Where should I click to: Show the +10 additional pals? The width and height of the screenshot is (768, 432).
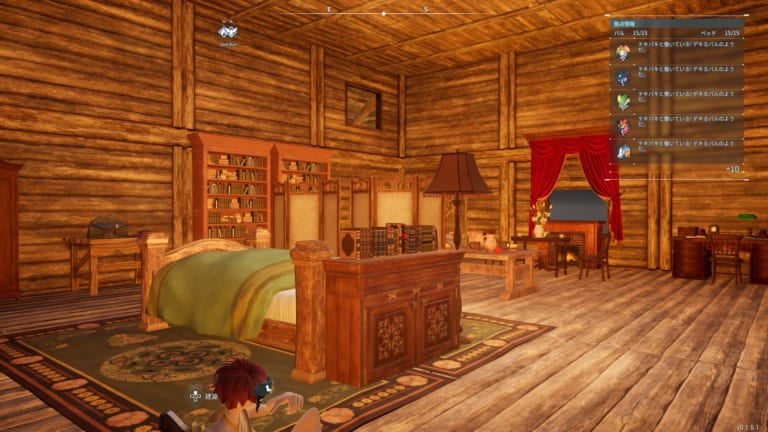732,169
